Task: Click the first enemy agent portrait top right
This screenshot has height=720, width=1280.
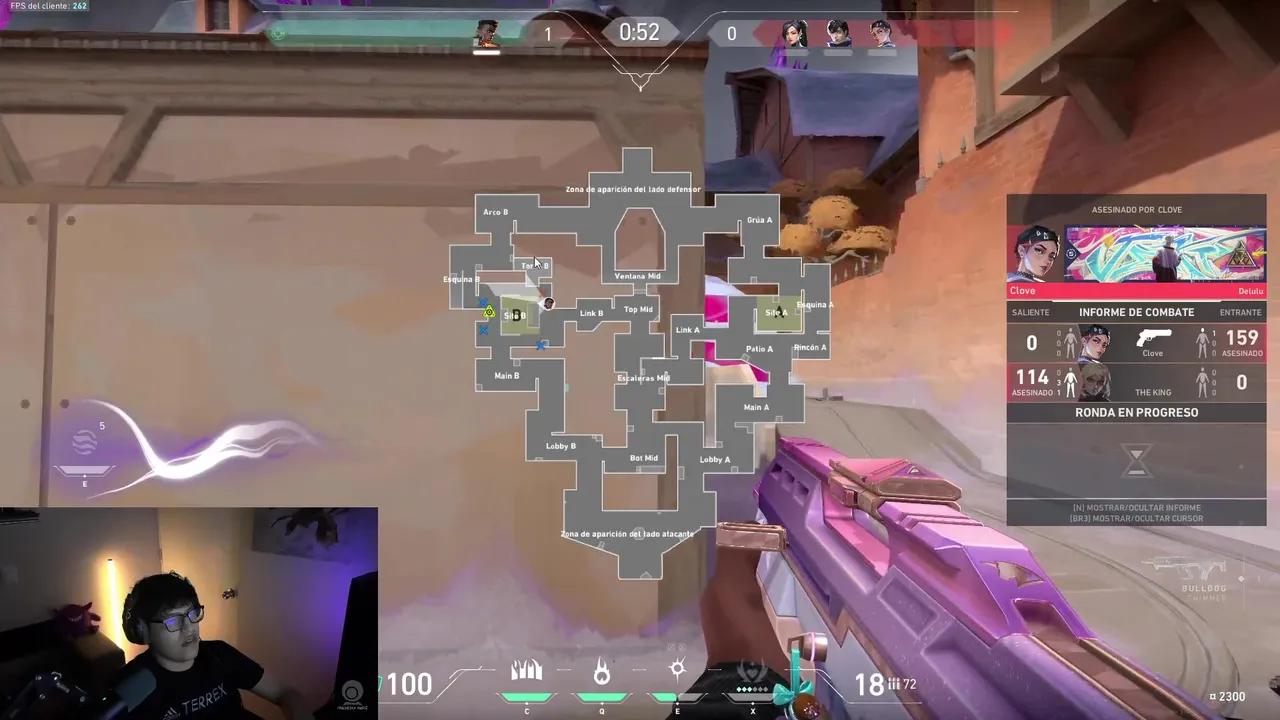Action: click(794, 33)
